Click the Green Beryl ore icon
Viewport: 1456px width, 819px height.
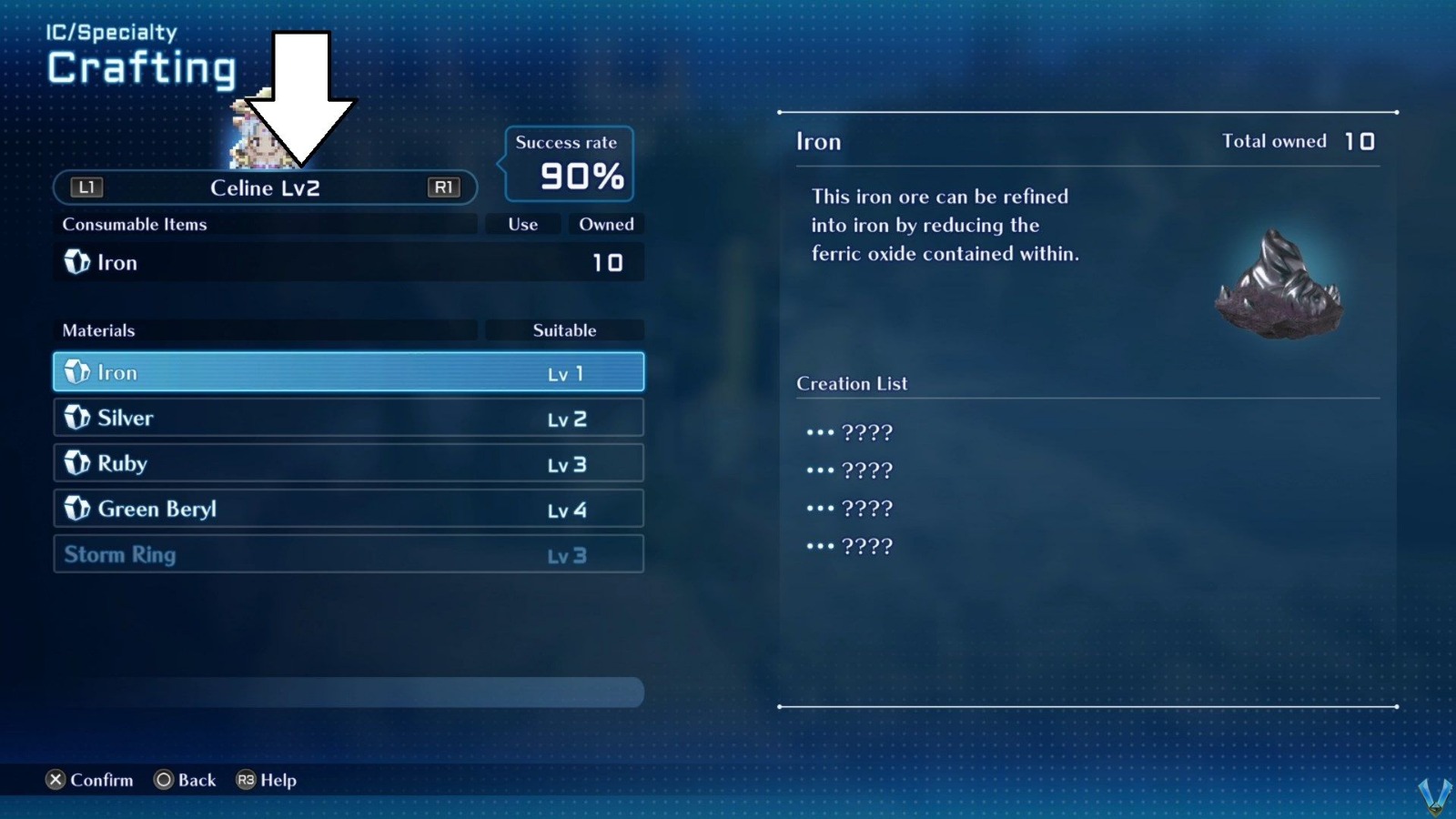(76, 509)
